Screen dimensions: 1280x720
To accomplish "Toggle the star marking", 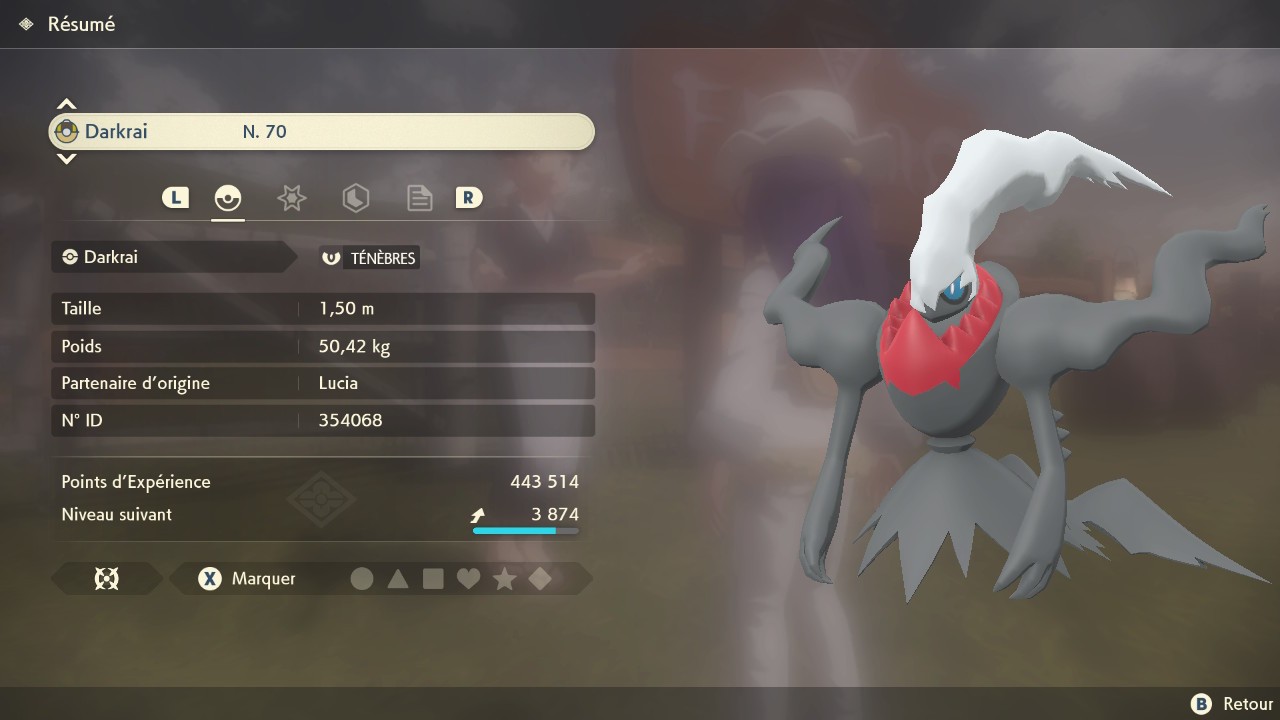I will pyautogui.click(x=504, y=578).
